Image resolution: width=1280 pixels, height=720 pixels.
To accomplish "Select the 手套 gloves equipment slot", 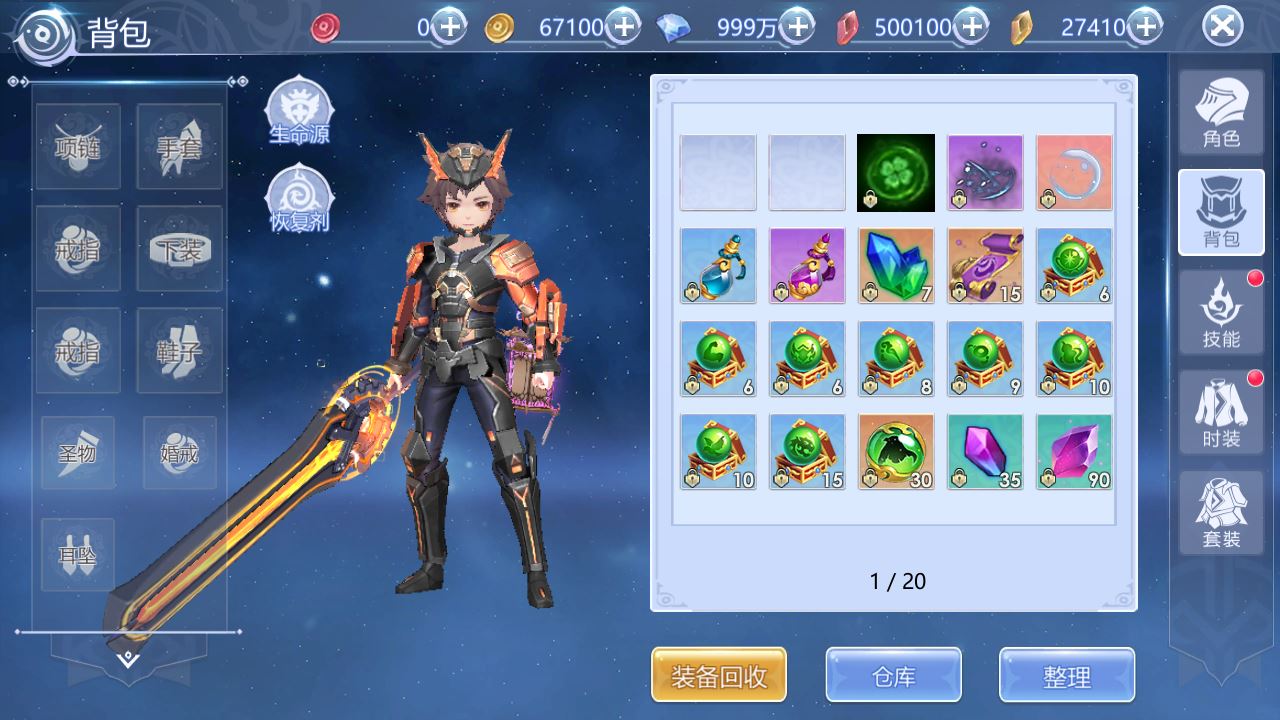I will 179,147.
